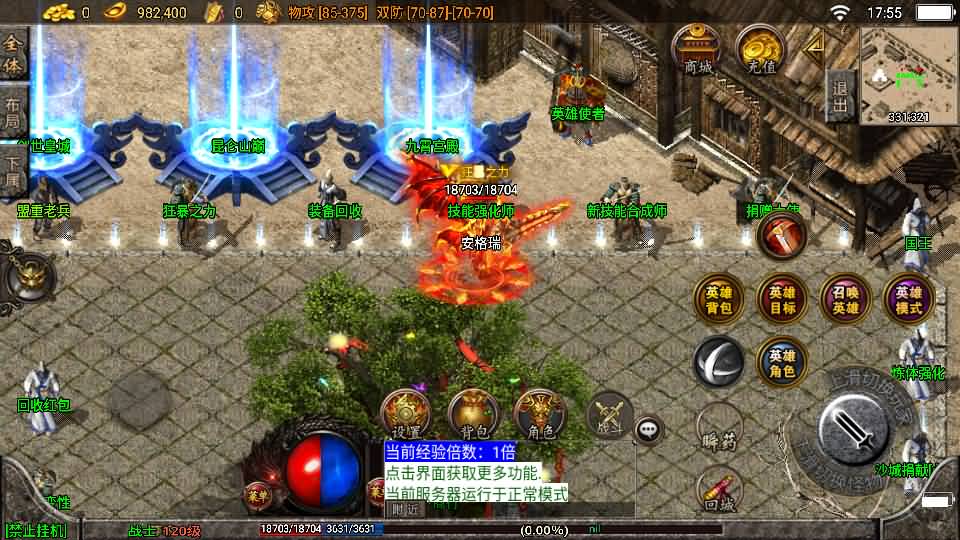This screenshot has height=540, width=960.
Task: Select the 布局 layout tab
Action: [13, 112]
